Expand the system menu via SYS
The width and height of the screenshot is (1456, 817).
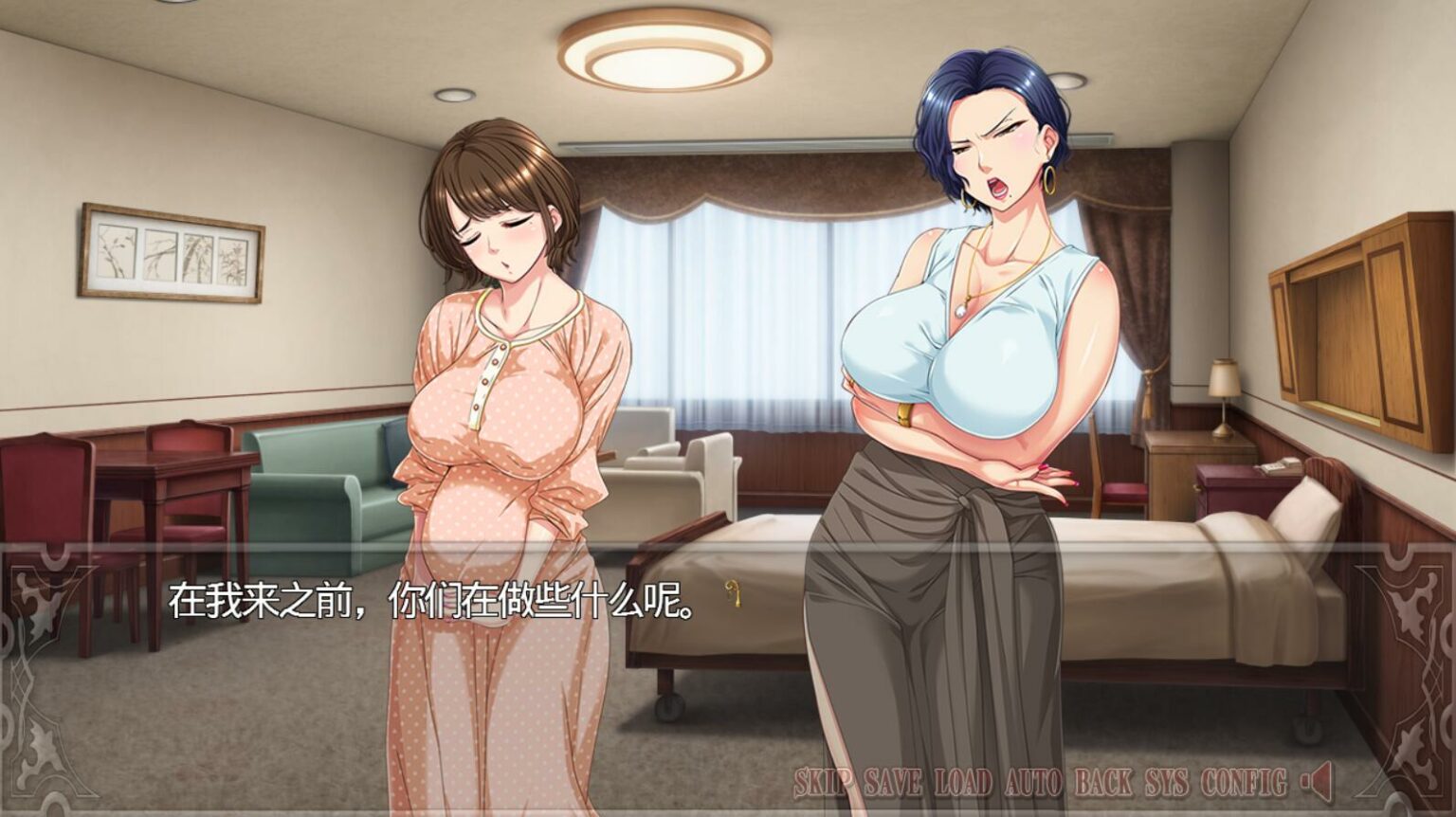pos(1168,784)
